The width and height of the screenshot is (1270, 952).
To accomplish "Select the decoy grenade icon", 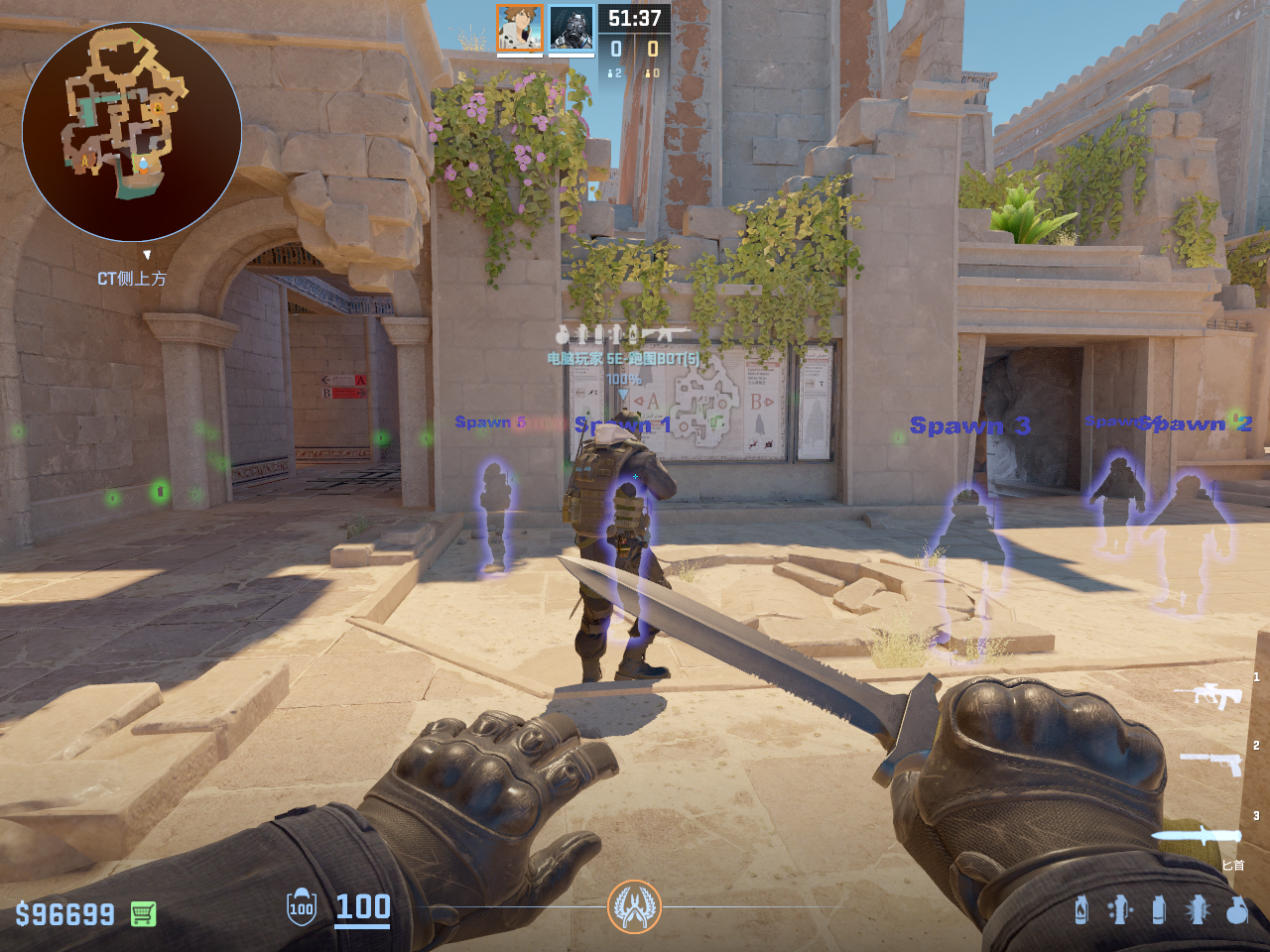I will [x=1120, y=909].
